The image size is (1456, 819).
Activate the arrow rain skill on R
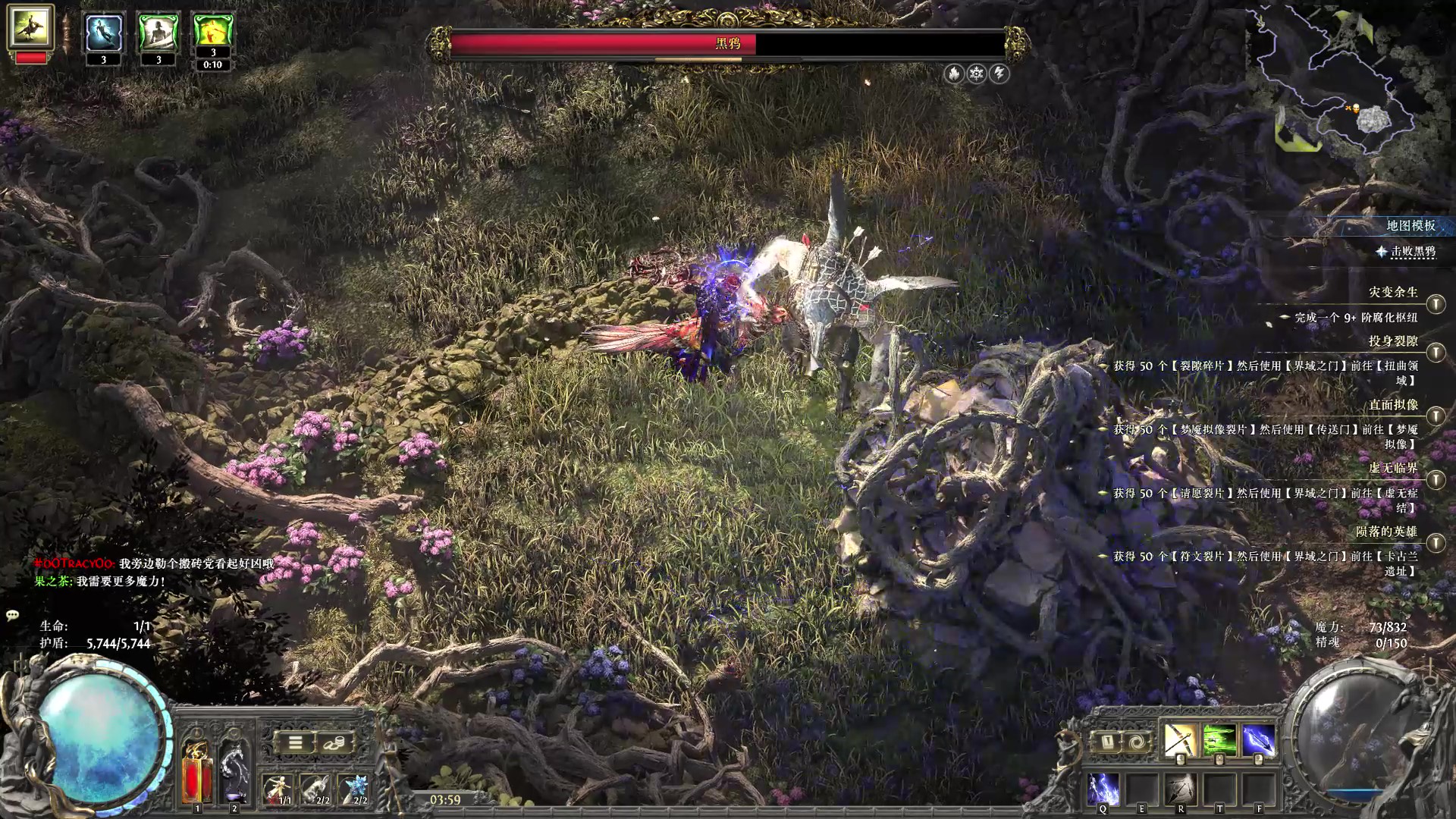click(x=1181, y=789)
